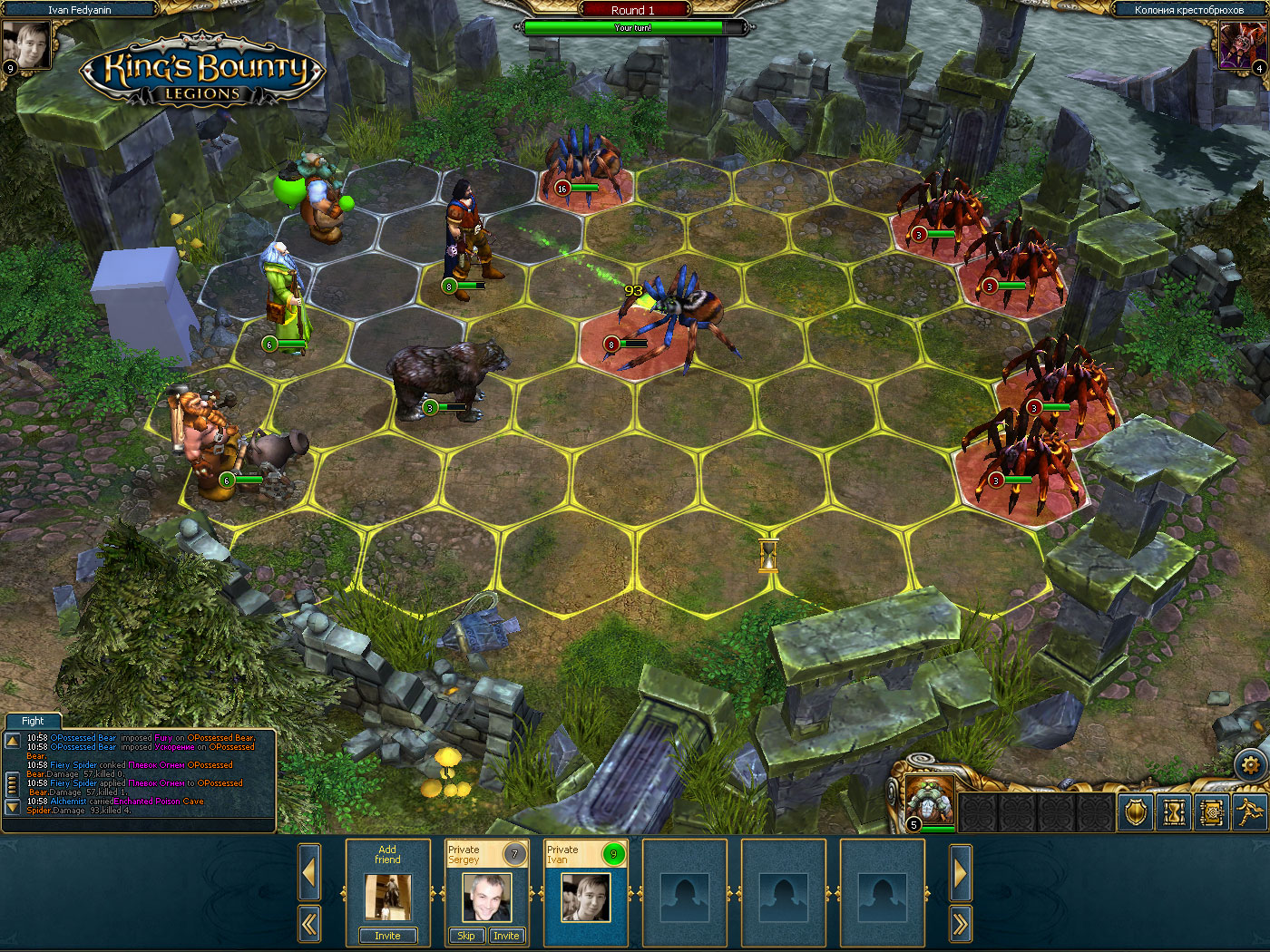The image size is (1270, 952).
Task: Open the Spellbook action icon
Action: pos(1214,811)
